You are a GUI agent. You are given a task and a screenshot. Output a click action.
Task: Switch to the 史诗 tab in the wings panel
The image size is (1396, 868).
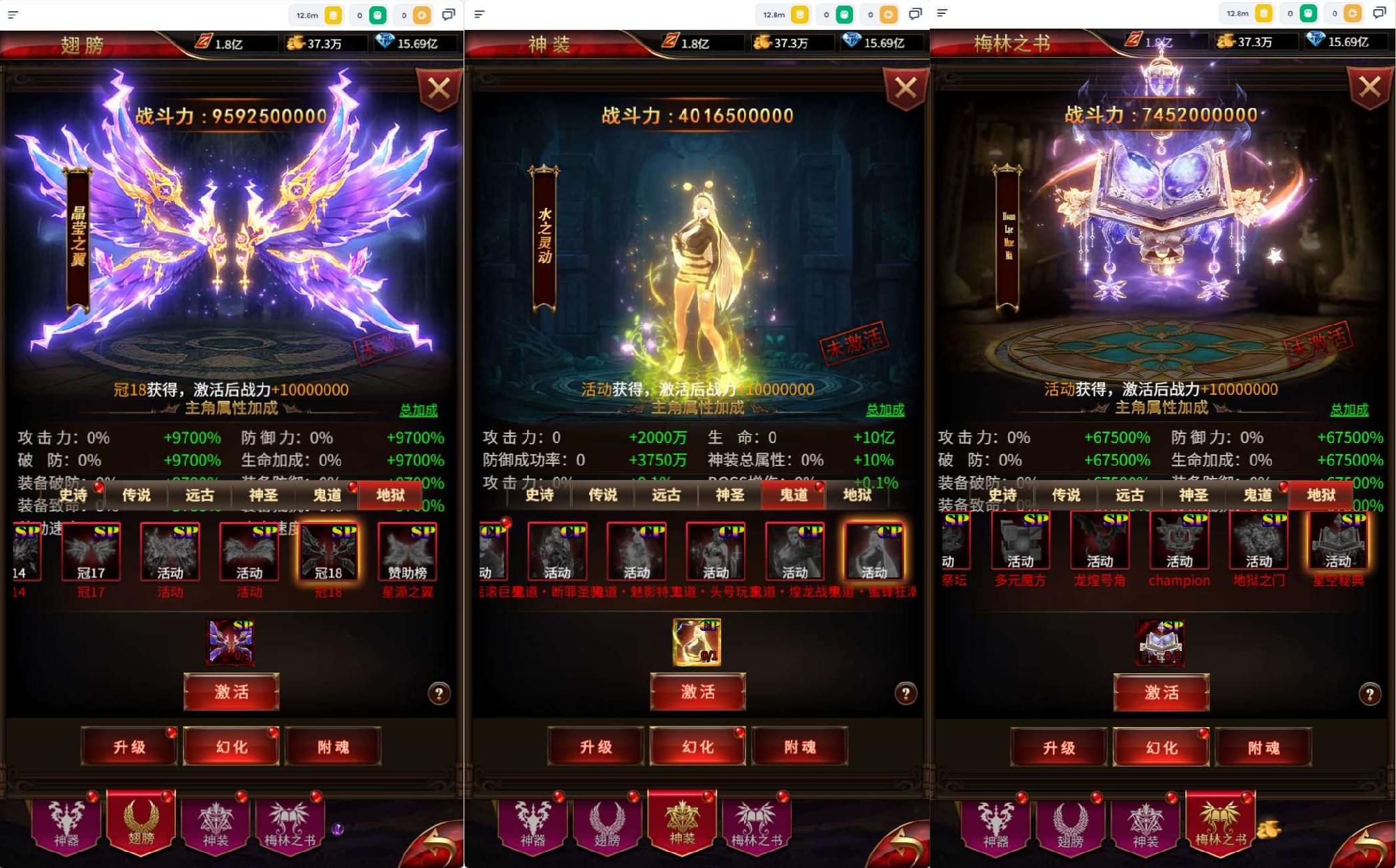[x=75, y=495]
